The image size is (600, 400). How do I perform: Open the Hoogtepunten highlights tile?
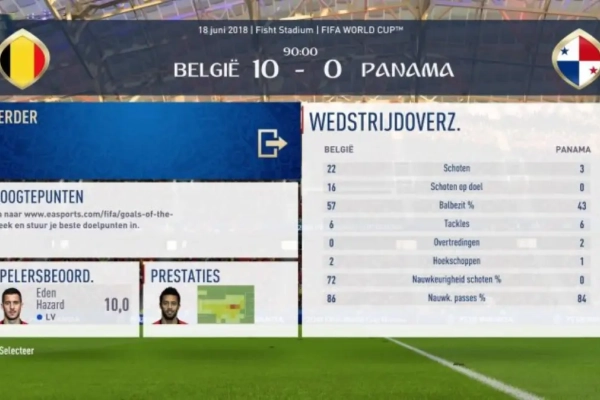[x=148, y=218]
